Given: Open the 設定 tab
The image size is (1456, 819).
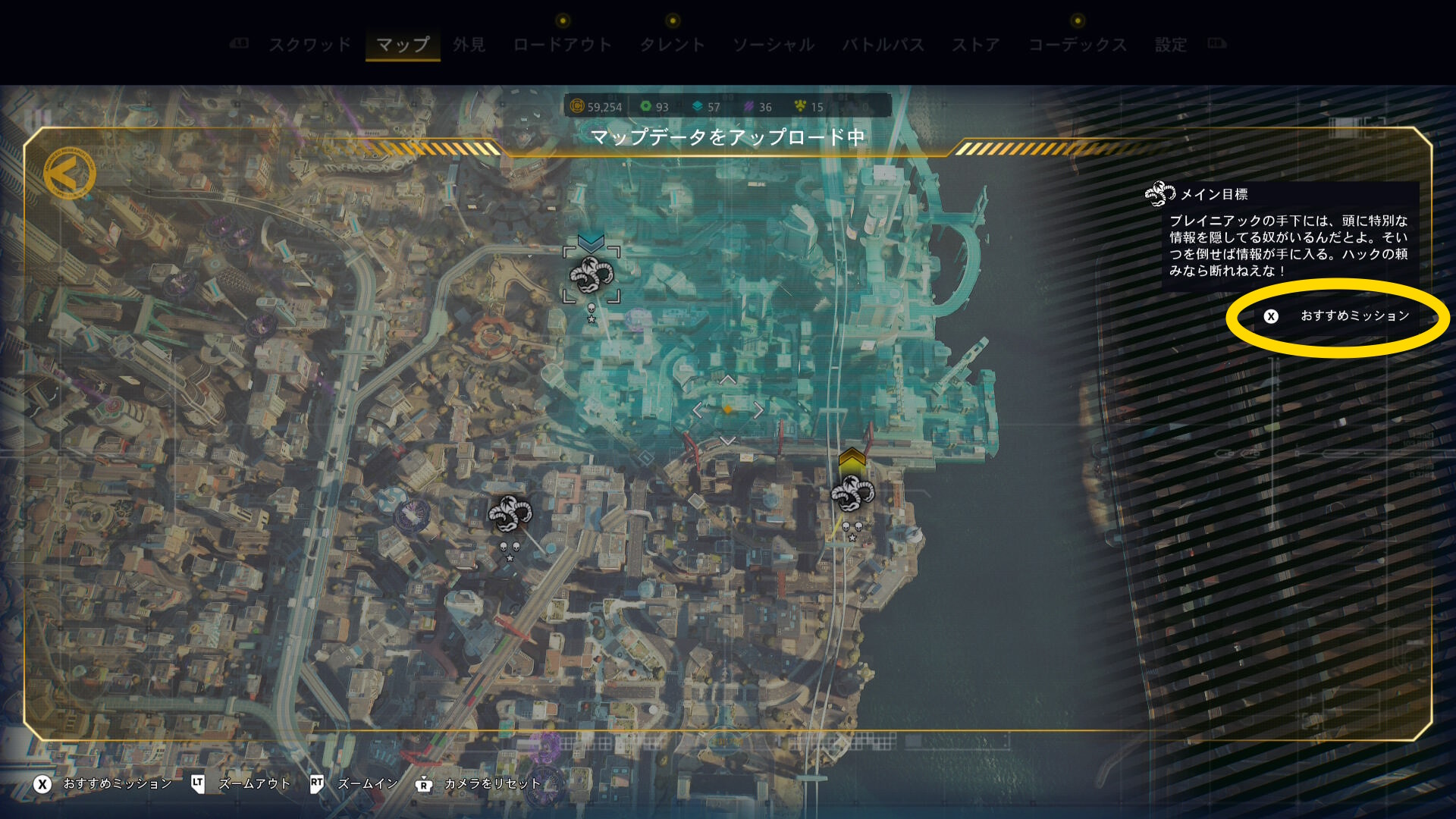Looking at the screenshot, I should 1170,45.
